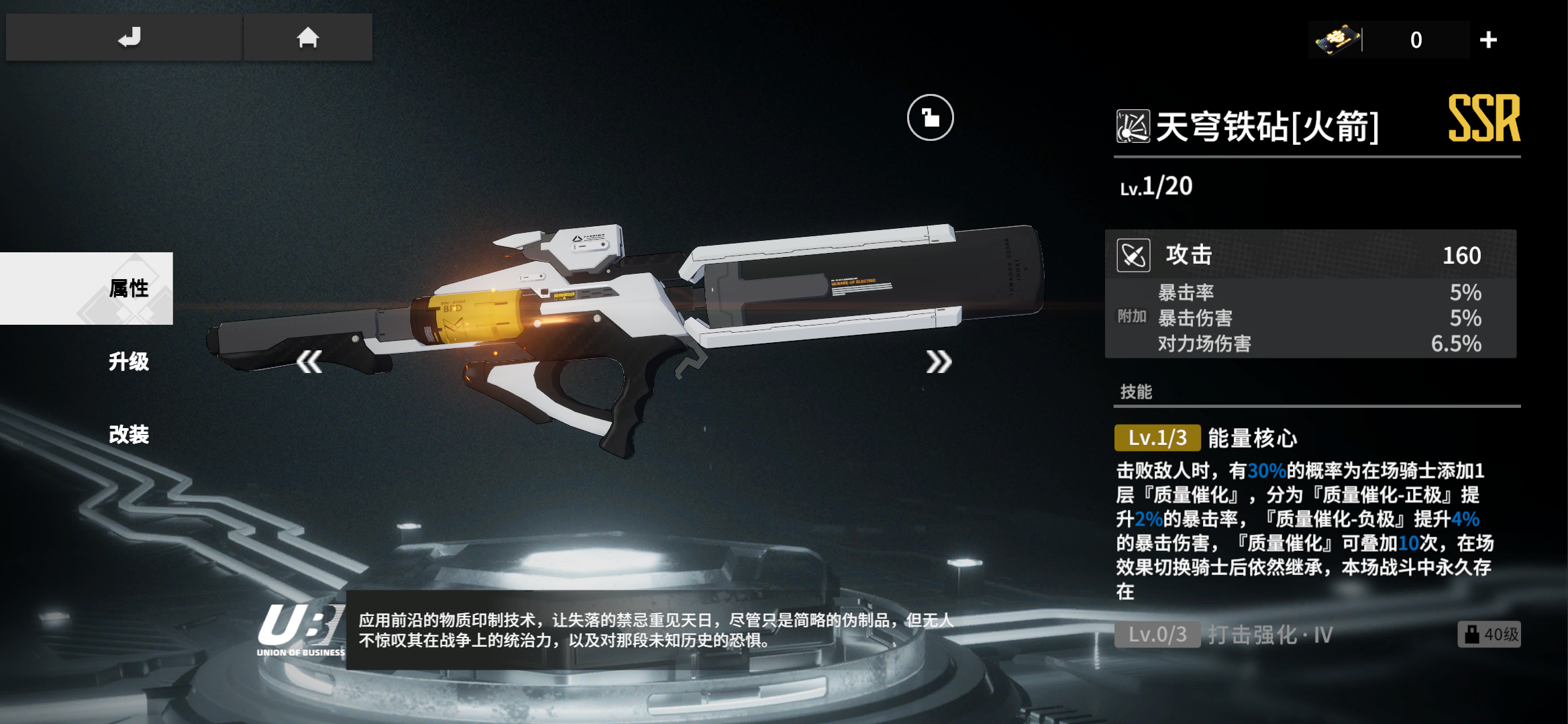The image size is (1568, 724).
Task: View the 能量核心 skill details
Action: (x=1251, y=438)
